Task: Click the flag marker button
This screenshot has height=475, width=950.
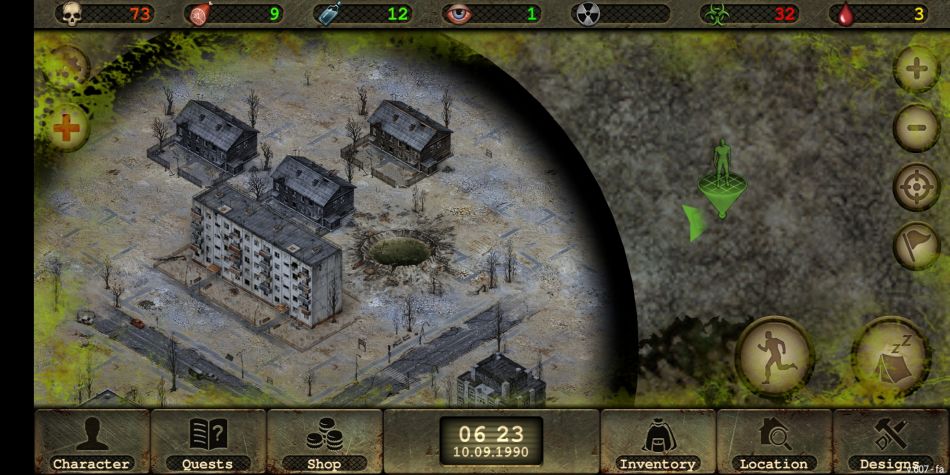Action: 915,245
